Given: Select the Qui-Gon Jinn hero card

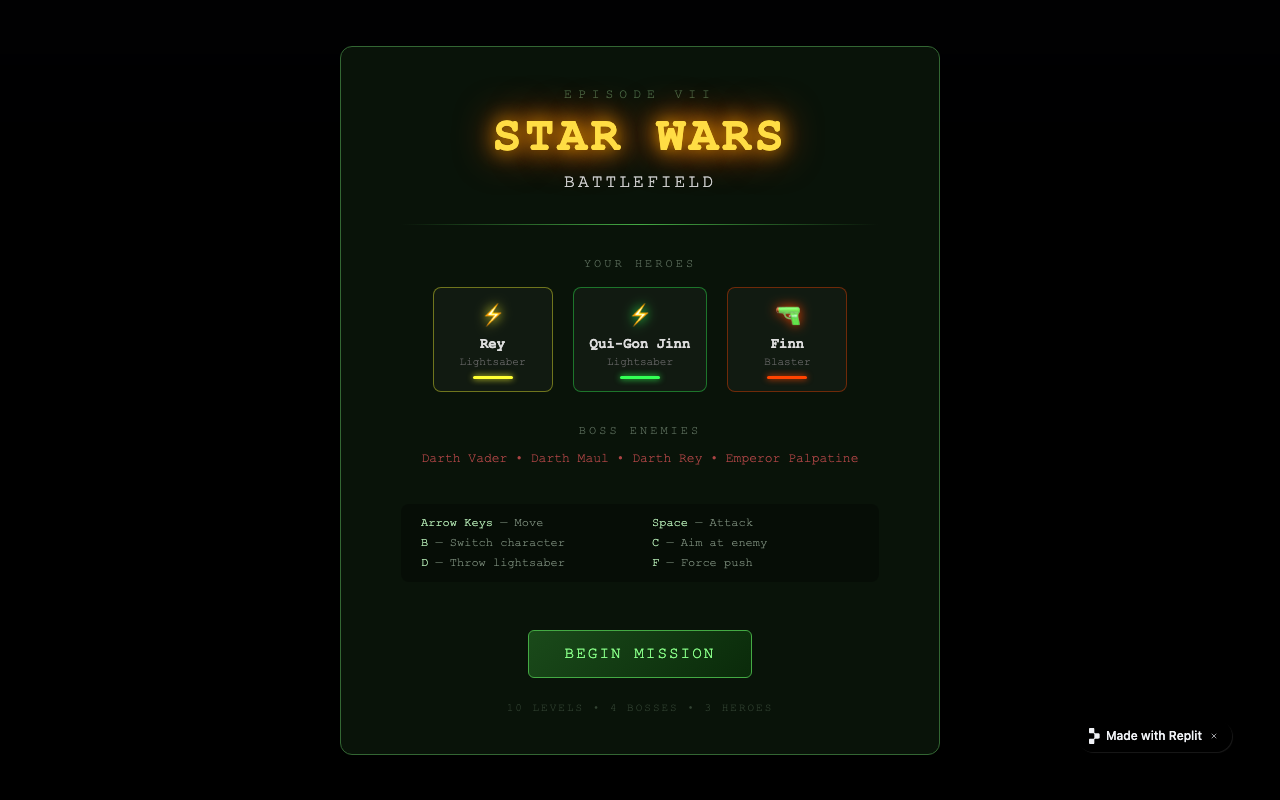Looking at the screenshot, I should click(x=640, y=339).
